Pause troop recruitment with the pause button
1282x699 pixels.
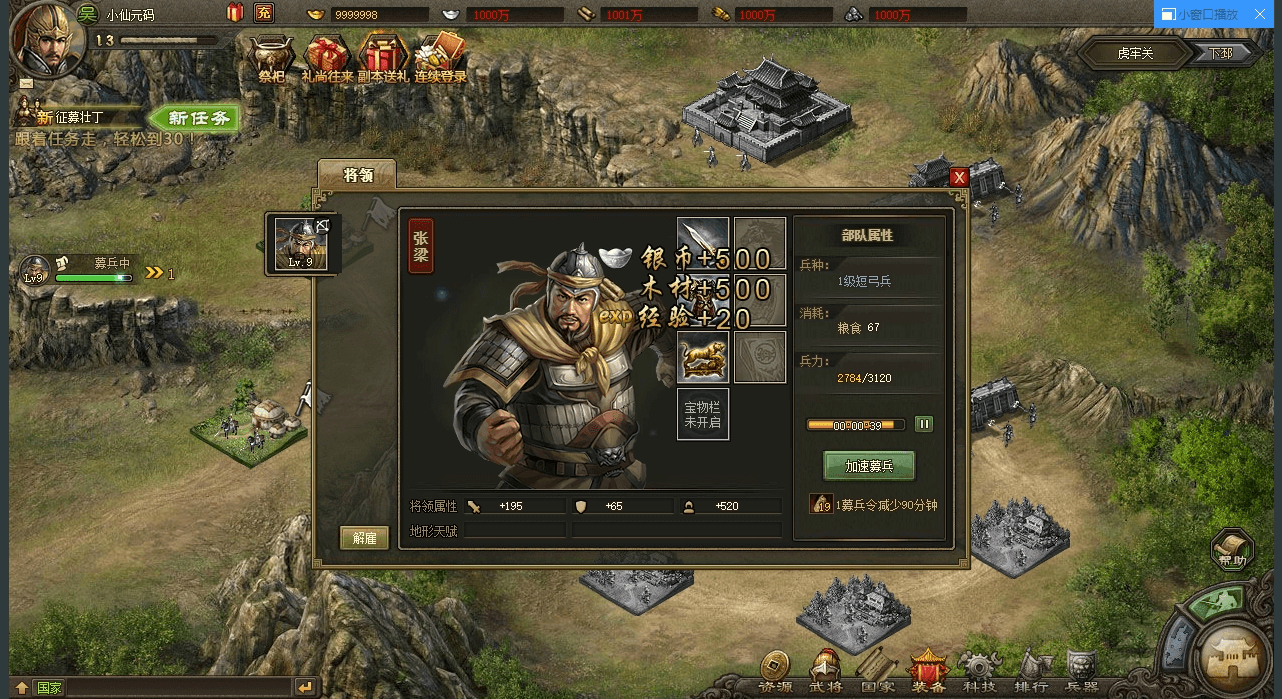coord(924,424)
